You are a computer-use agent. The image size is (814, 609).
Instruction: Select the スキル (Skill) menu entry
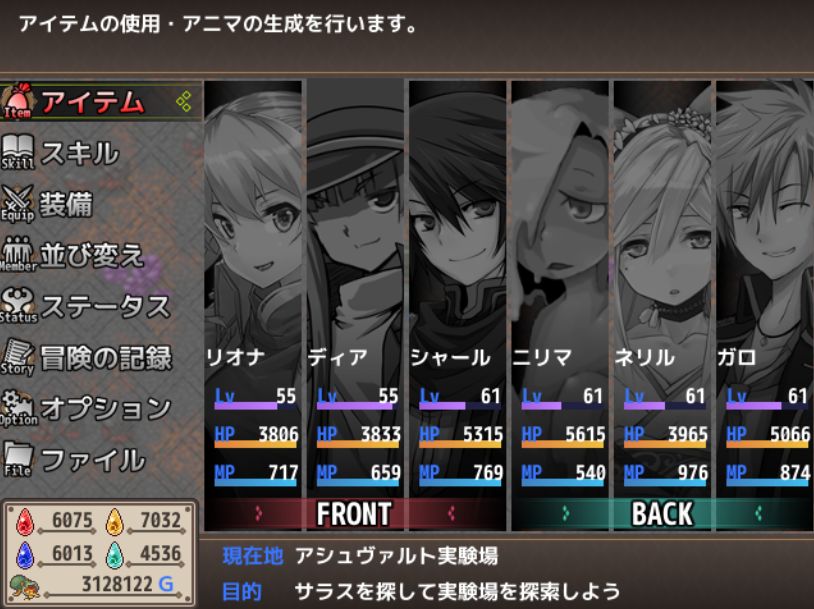tap(78, 153)
